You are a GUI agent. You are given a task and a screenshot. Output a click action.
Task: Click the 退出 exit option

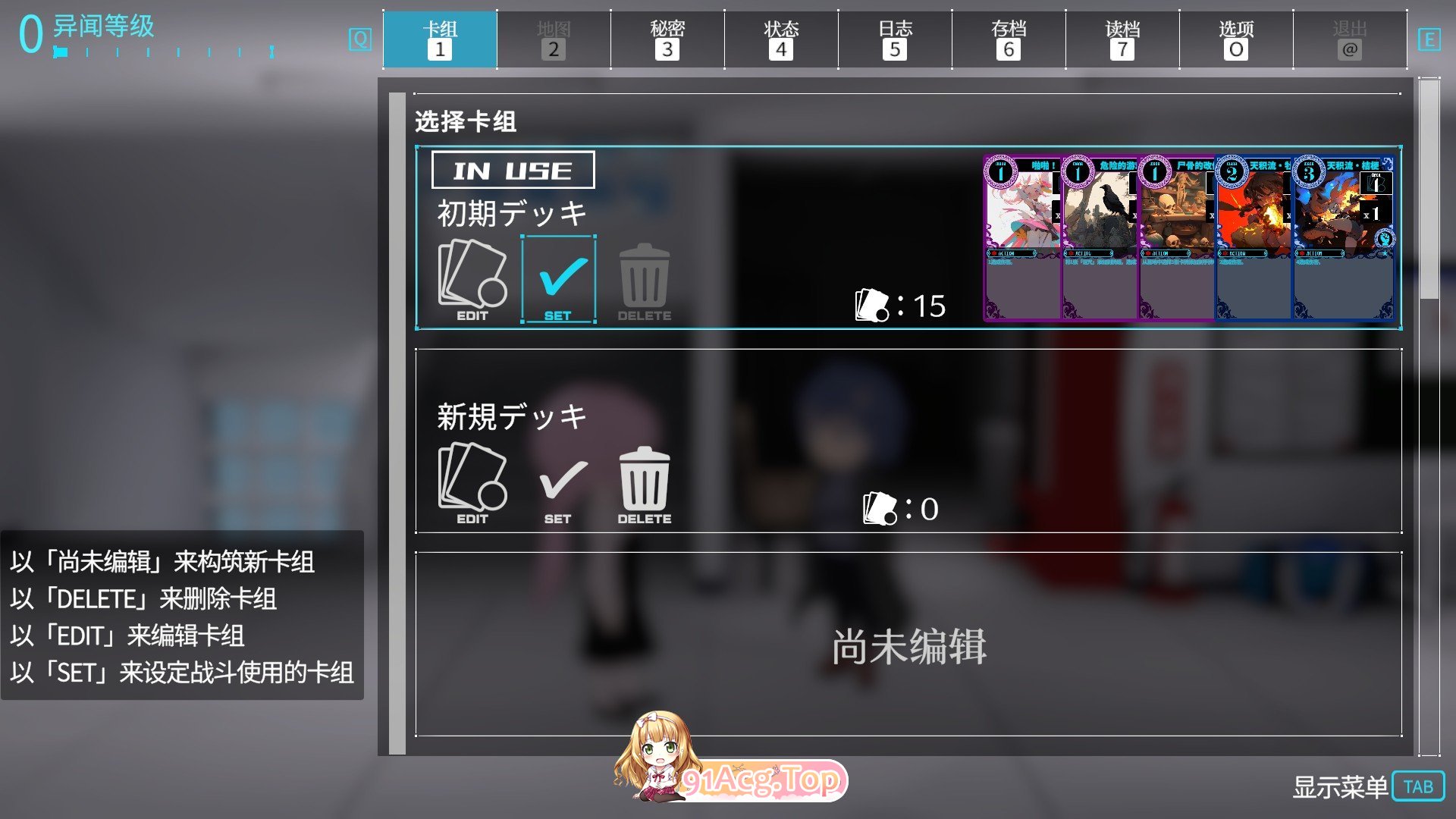coord(1349,38)
